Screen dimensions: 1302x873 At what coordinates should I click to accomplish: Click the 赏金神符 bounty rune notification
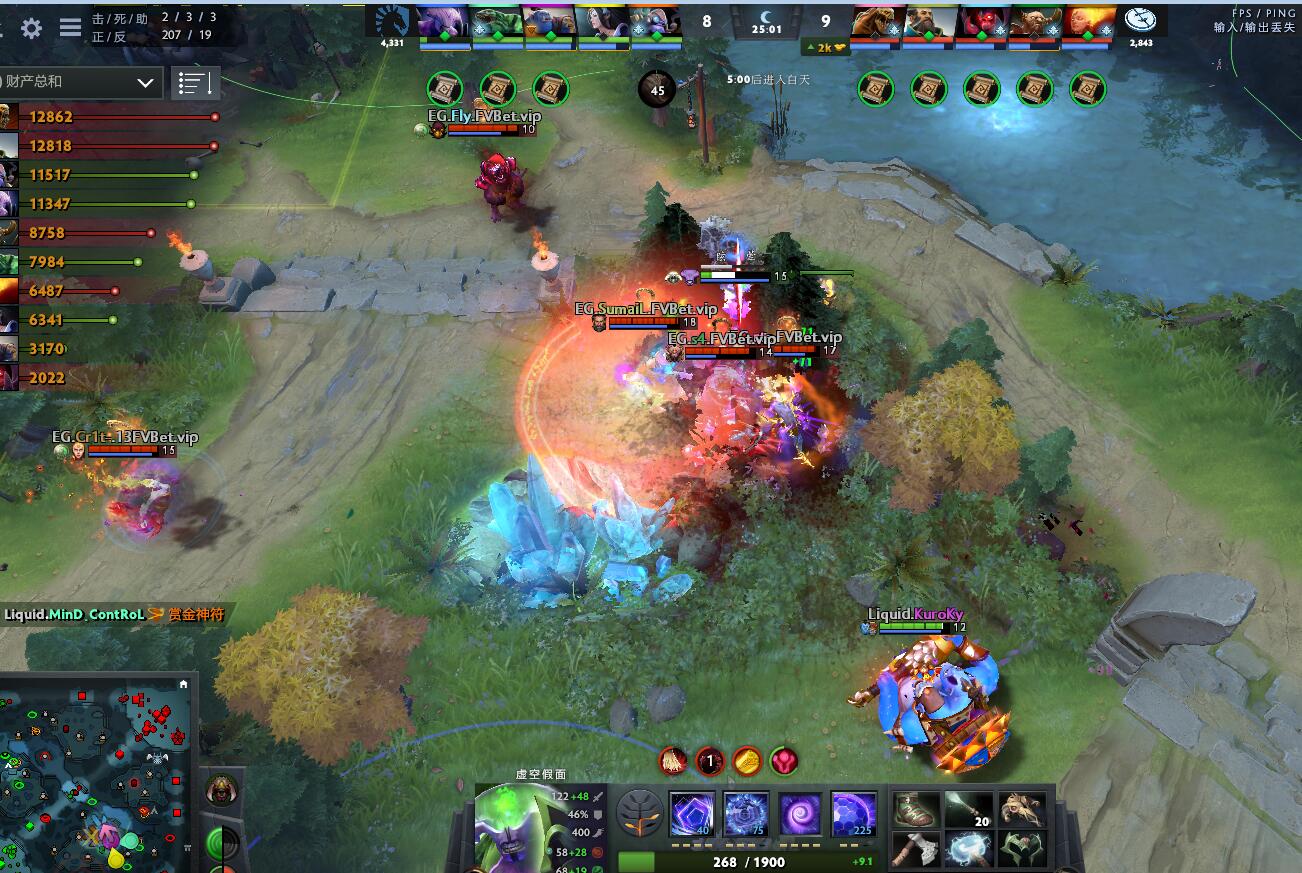pyautogui.click(x=198, y=615)
